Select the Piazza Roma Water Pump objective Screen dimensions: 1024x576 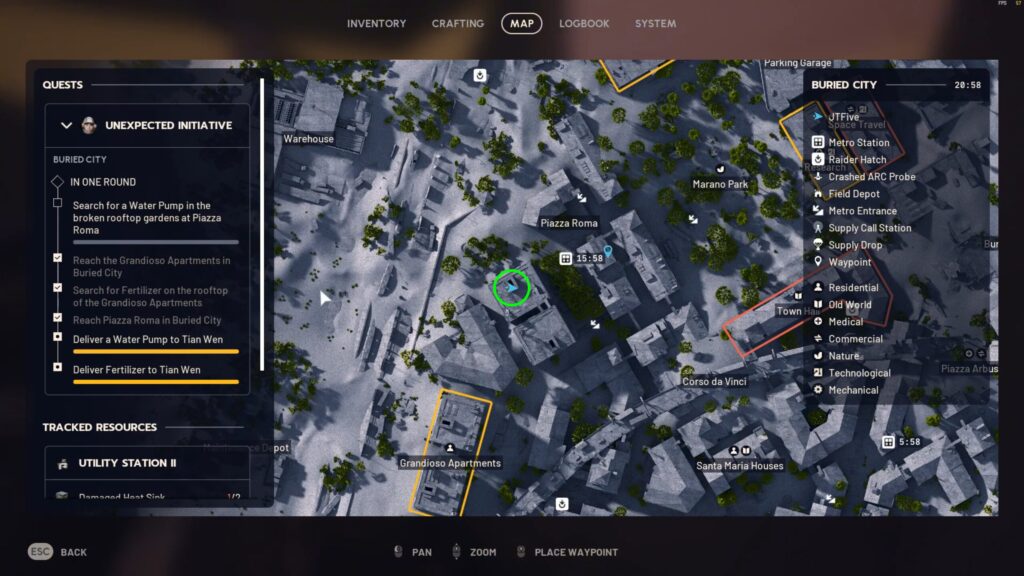(147, 218)
